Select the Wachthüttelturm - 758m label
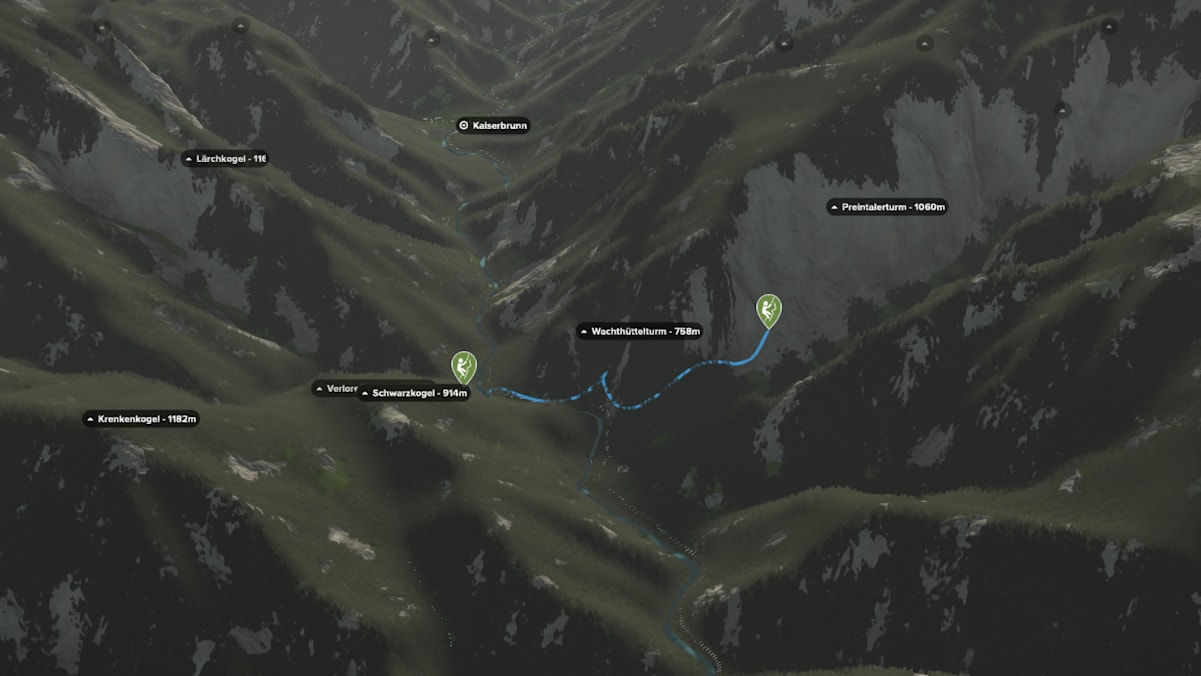 [x=640, y=331]
